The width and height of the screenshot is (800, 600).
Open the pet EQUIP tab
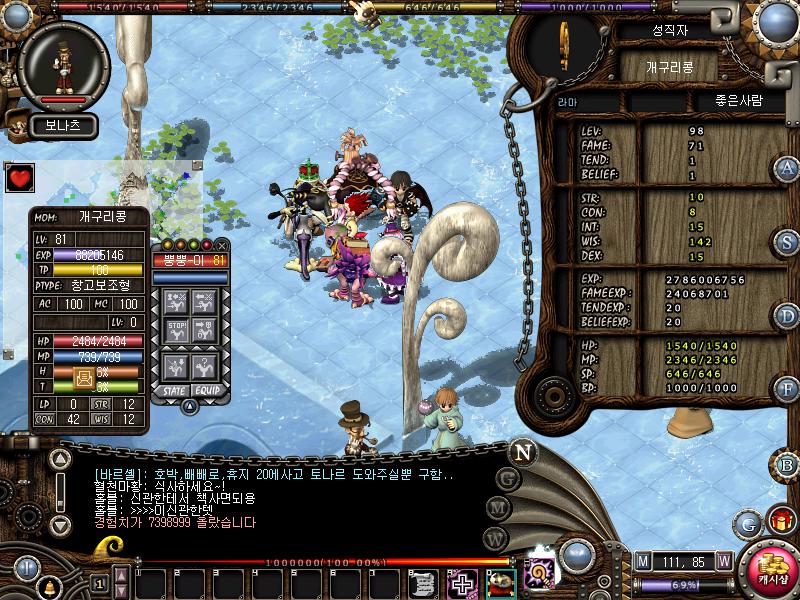(x=206, y=389)
